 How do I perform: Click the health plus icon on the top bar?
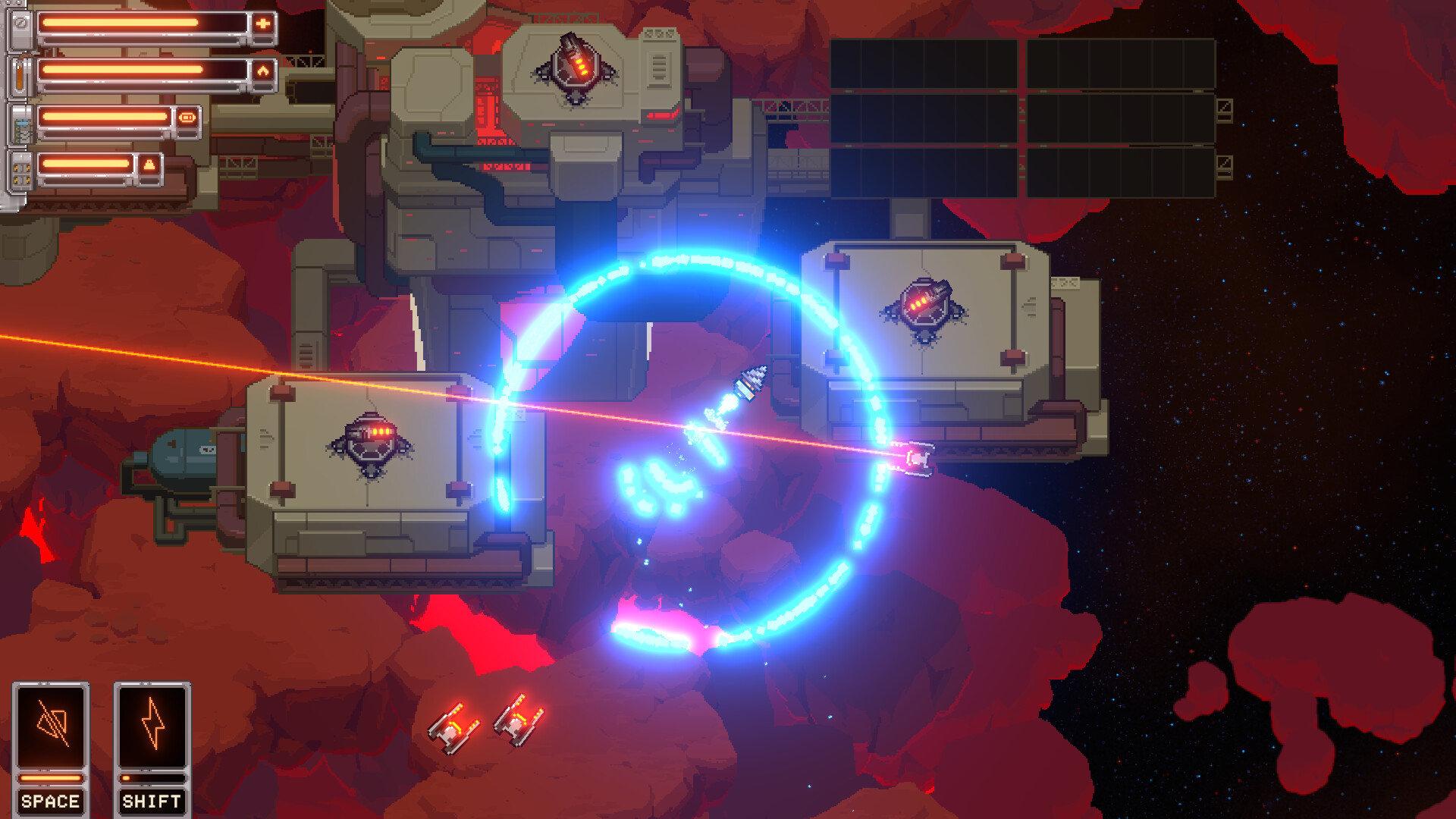[263, 24]
